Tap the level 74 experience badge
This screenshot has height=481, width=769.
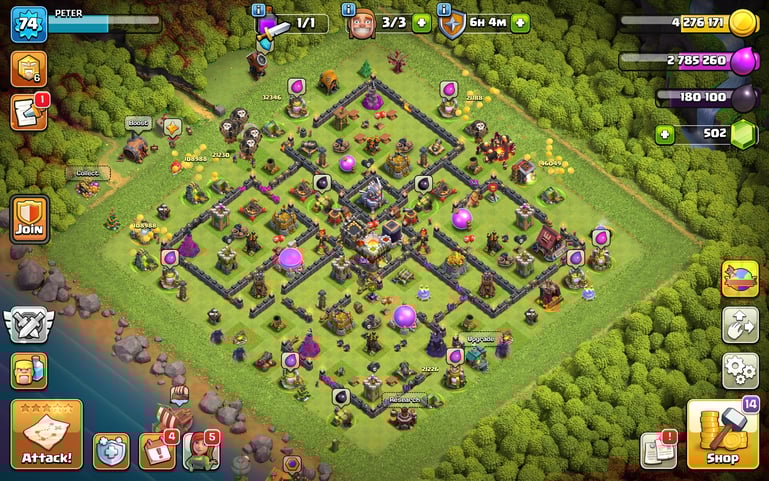(28, 24)
